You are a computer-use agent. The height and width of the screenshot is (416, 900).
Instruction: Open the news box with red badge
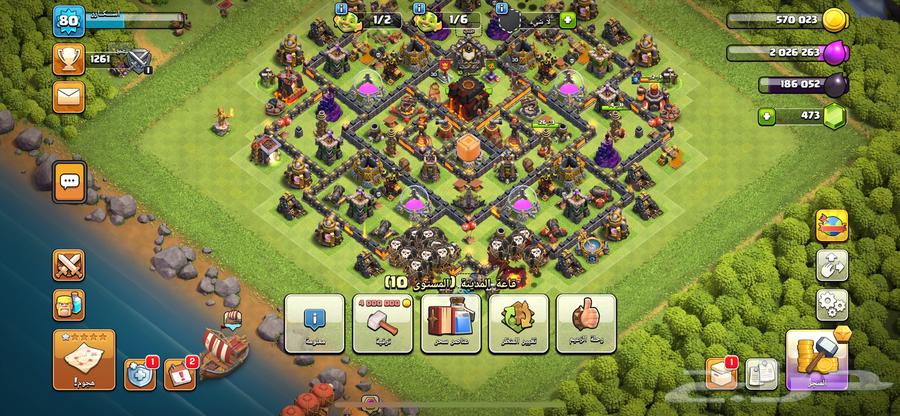click(x=722, y=373)
